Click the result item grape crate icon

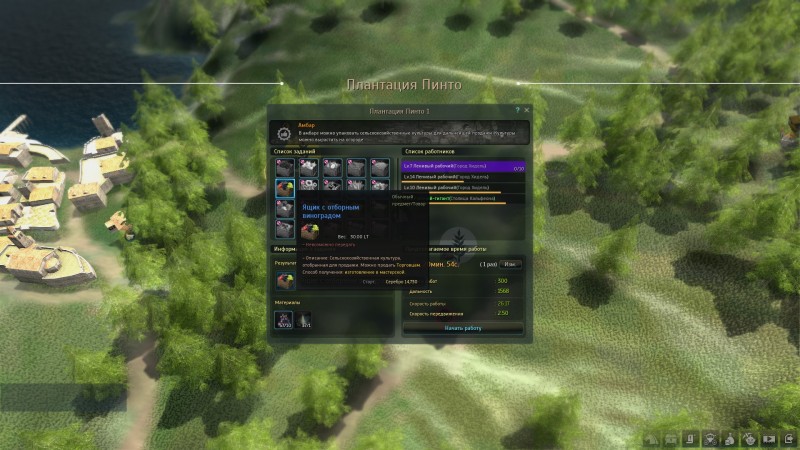(x=285, y=281)
